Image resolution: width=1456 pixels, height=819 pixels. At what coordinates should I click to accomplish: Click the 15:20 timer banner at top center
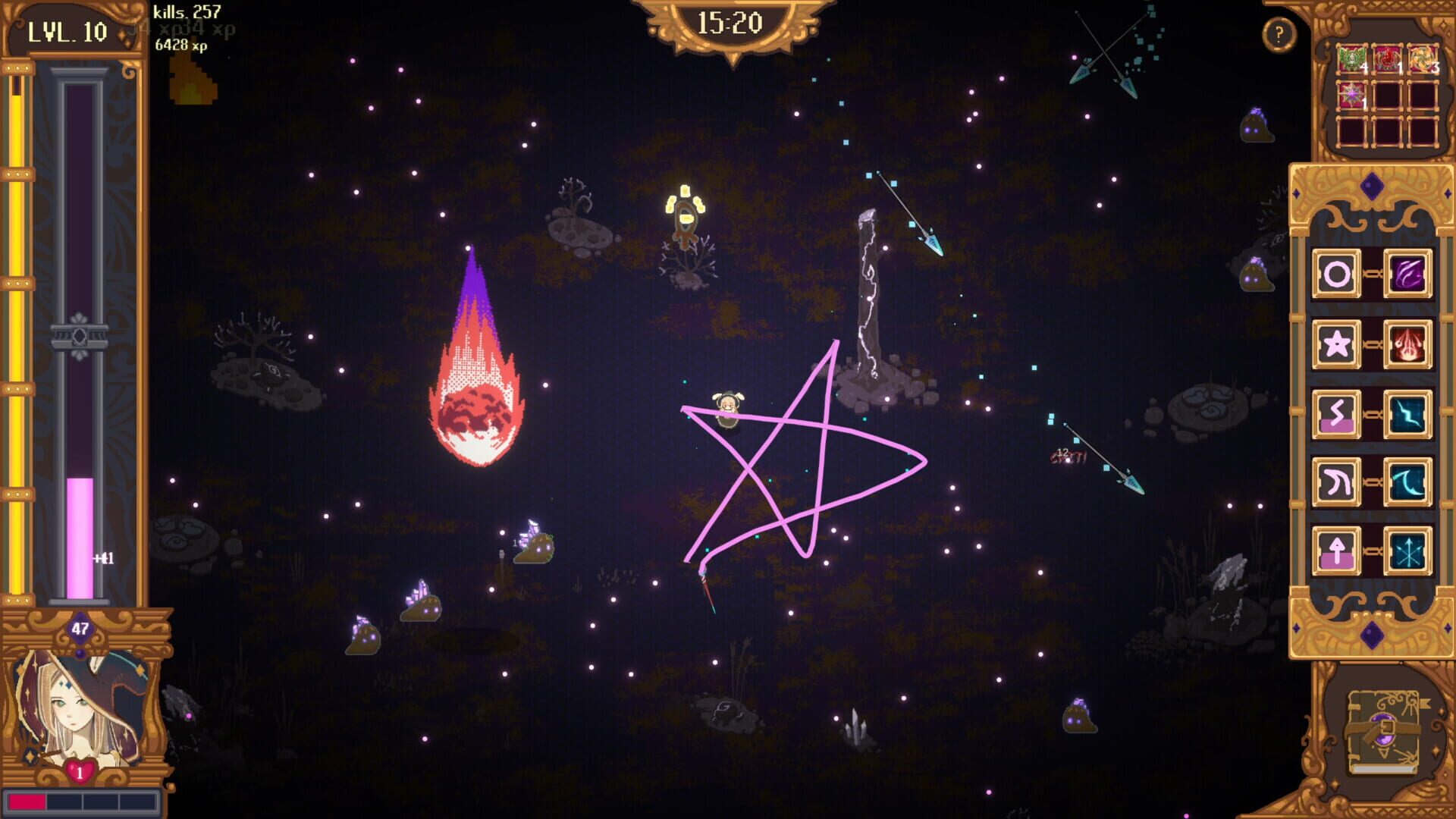pos(730,21)
